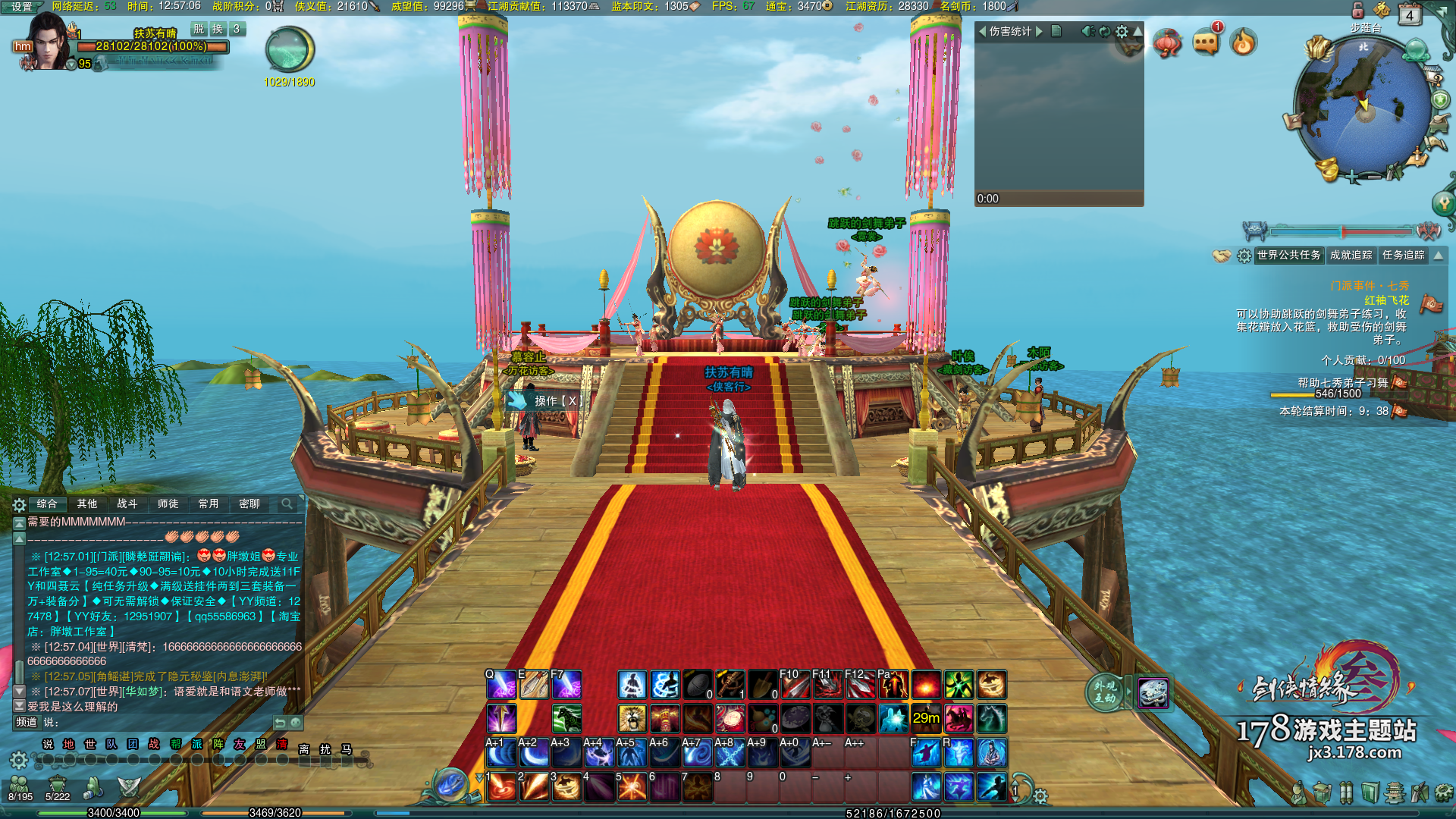Switch to the 成就追踪 tab
The width and height of the screenshot is (1456, 819).
(1351, 256)
